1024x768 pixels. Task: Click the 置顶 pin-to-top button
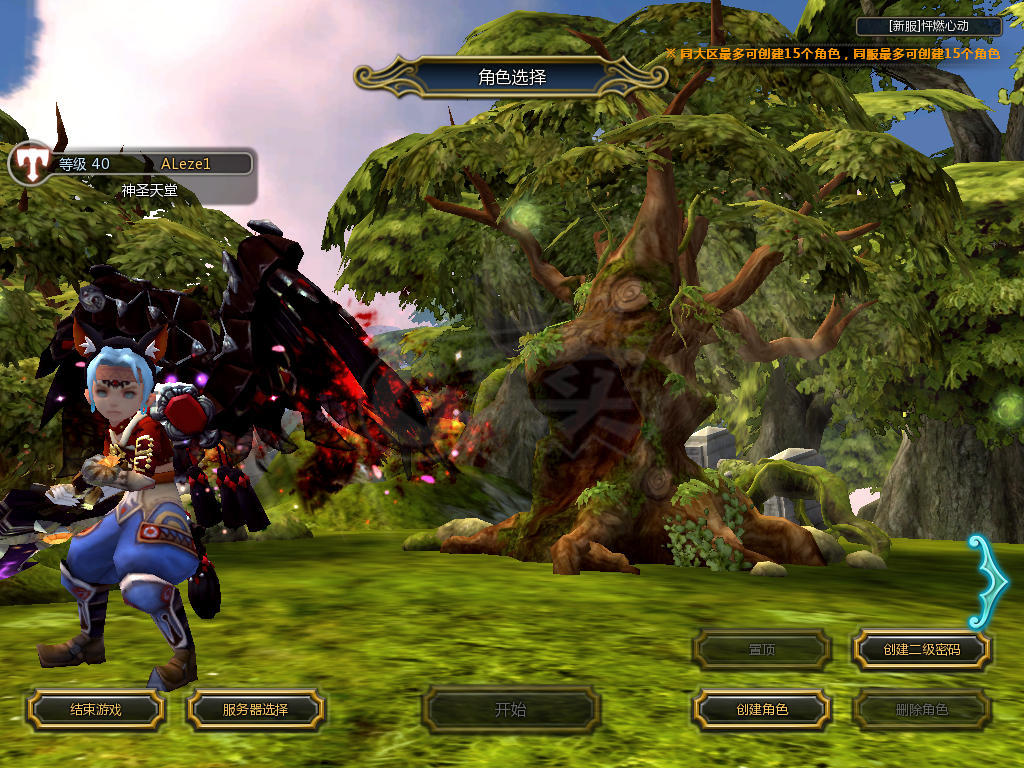[x=762, y=650]
